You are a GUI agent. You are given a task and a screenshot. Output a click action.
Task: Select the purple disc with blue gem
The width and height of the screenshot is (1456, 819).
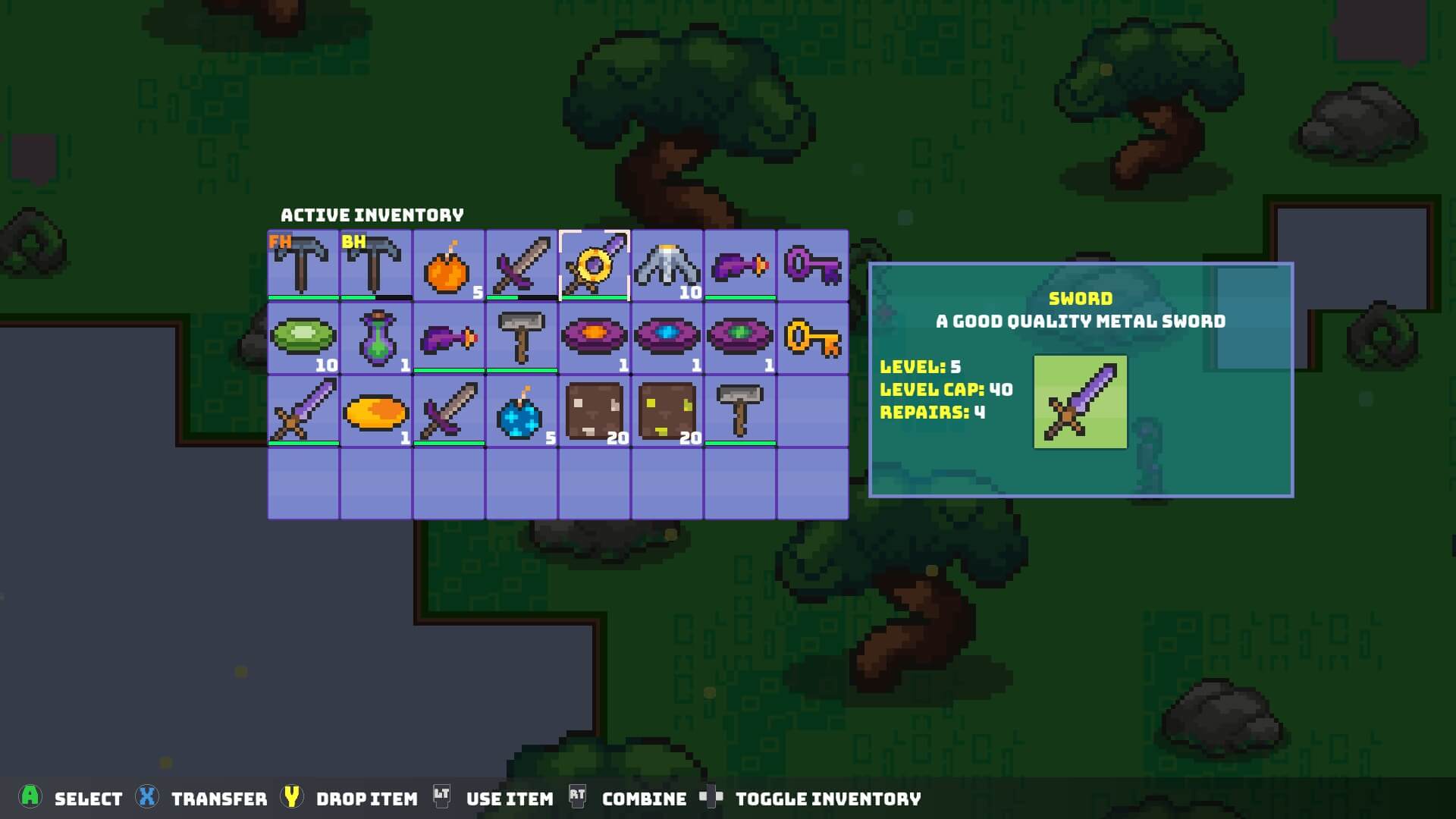(667, 338)
